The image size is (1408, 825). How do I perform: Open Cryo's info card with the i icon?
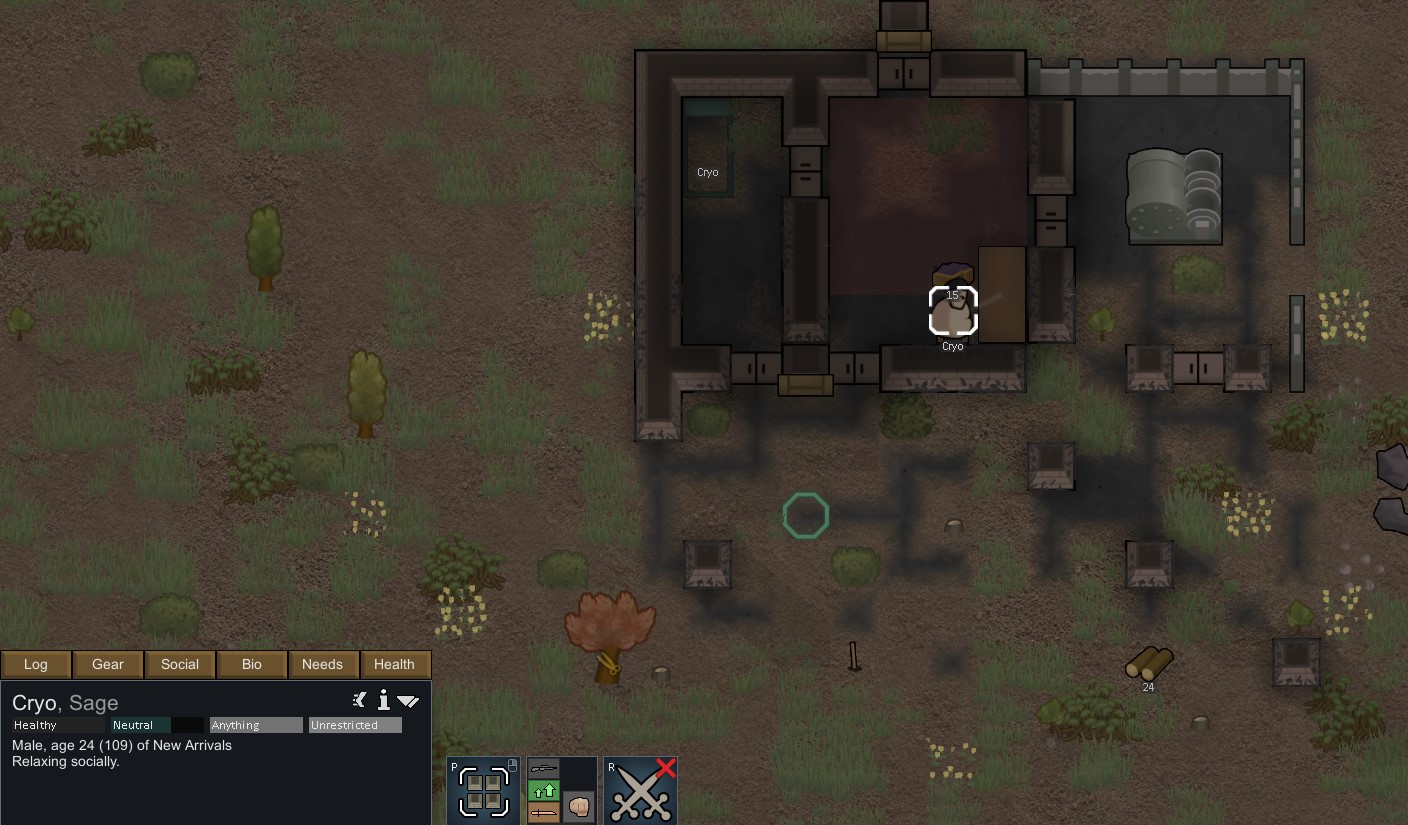[383, 701]
